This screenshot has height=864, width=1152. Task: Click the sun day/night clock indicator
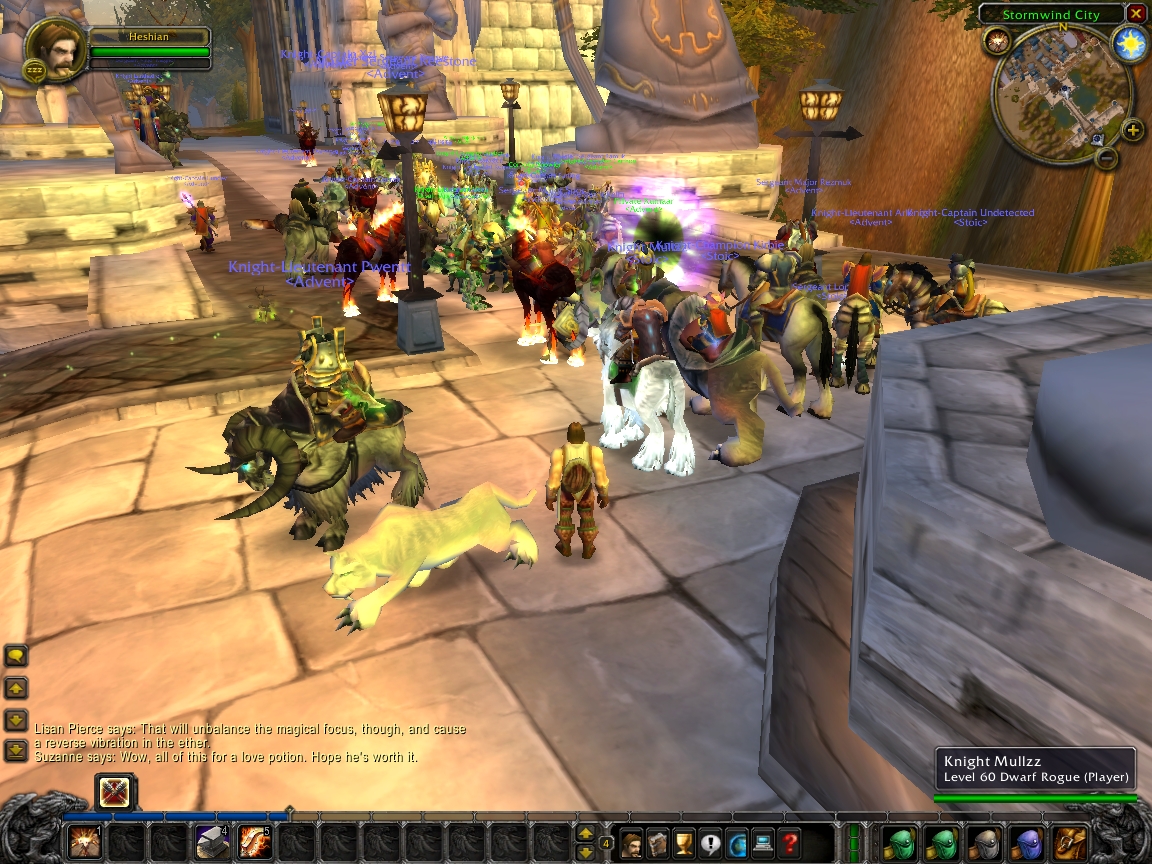pos(1130,45)
